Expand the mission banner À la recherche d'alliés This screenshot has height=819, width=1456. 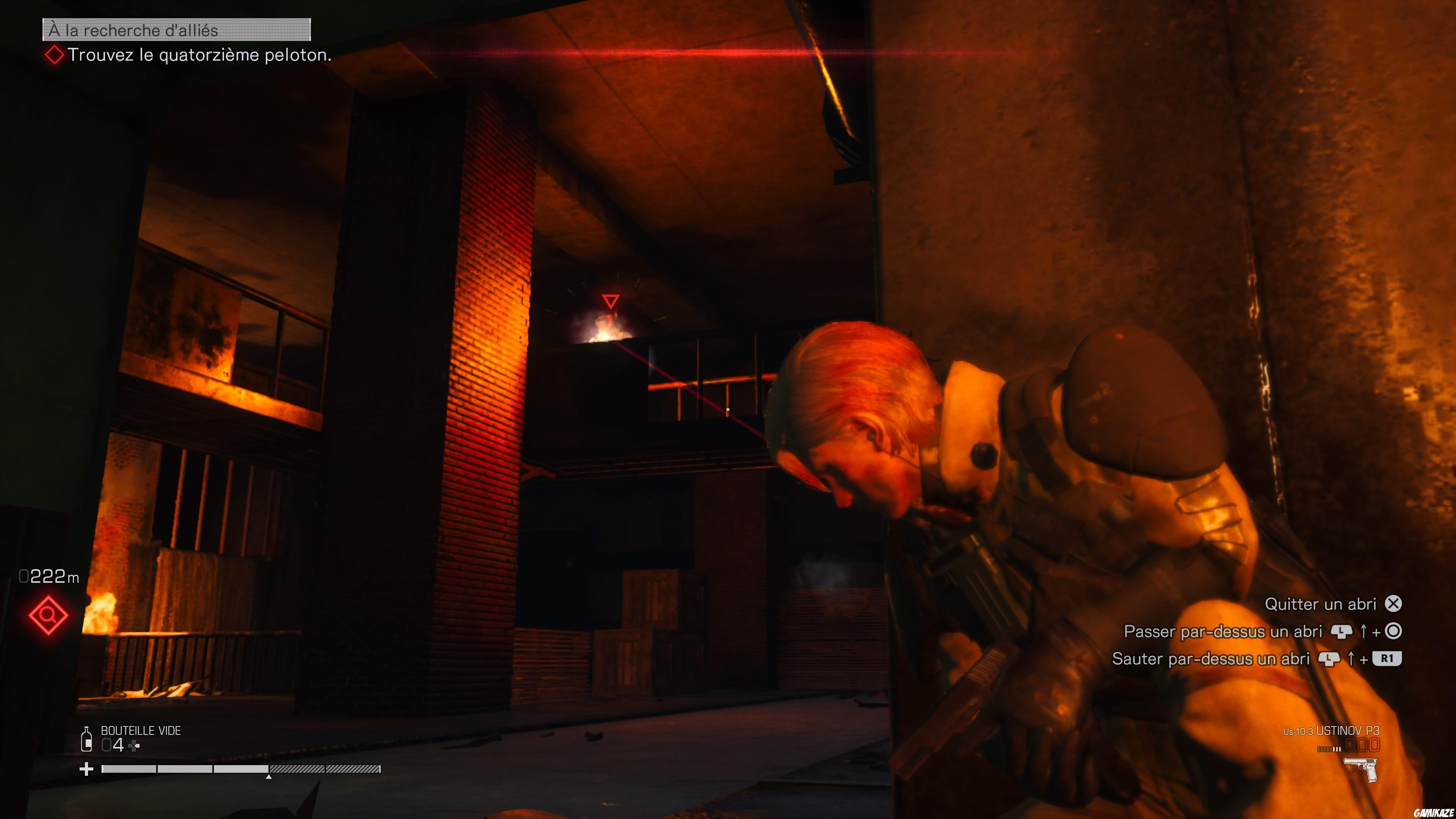(x=175, y=30)
